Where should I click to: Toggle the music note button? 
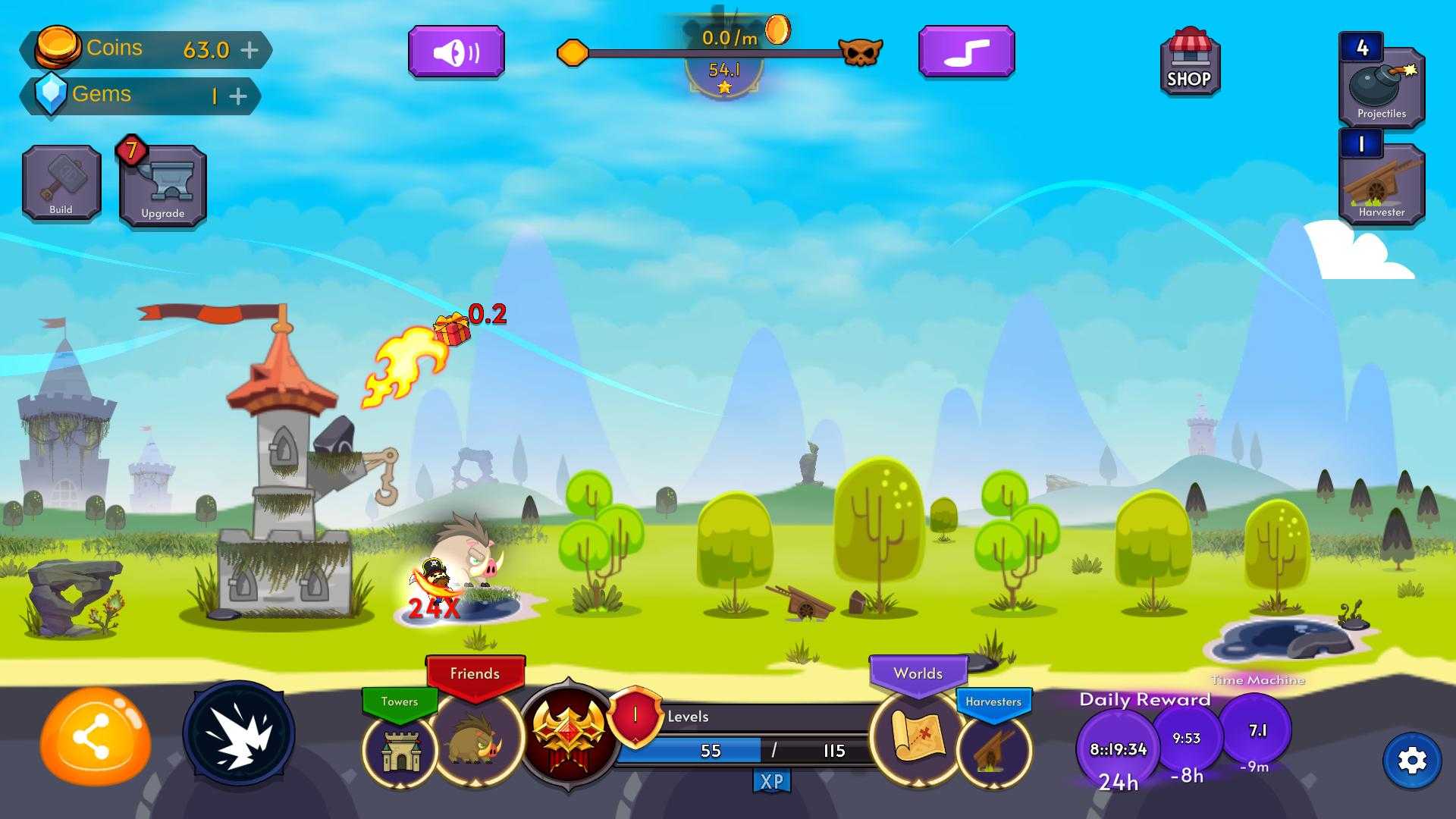click(966, 52)
